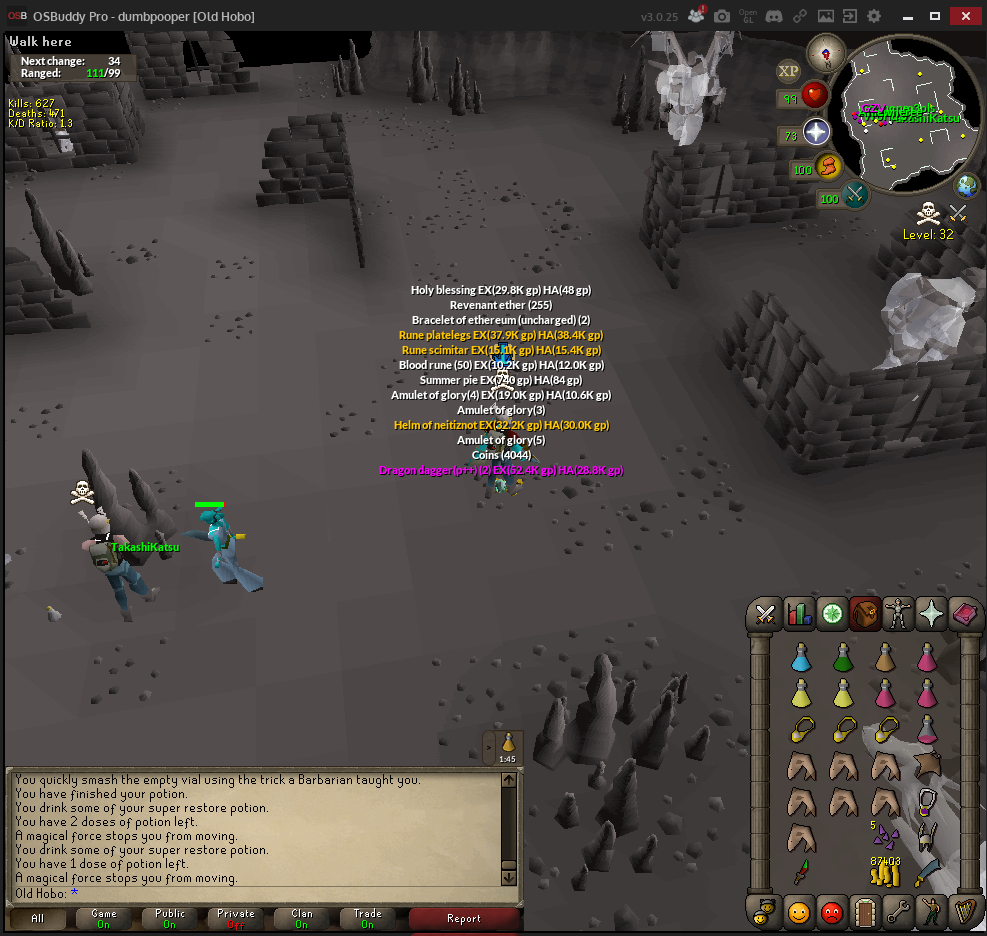The height and width of the screenshot is (936, 987).
Task: Select the dragon dagger in inventory
Action: click(x=801, y=872)
